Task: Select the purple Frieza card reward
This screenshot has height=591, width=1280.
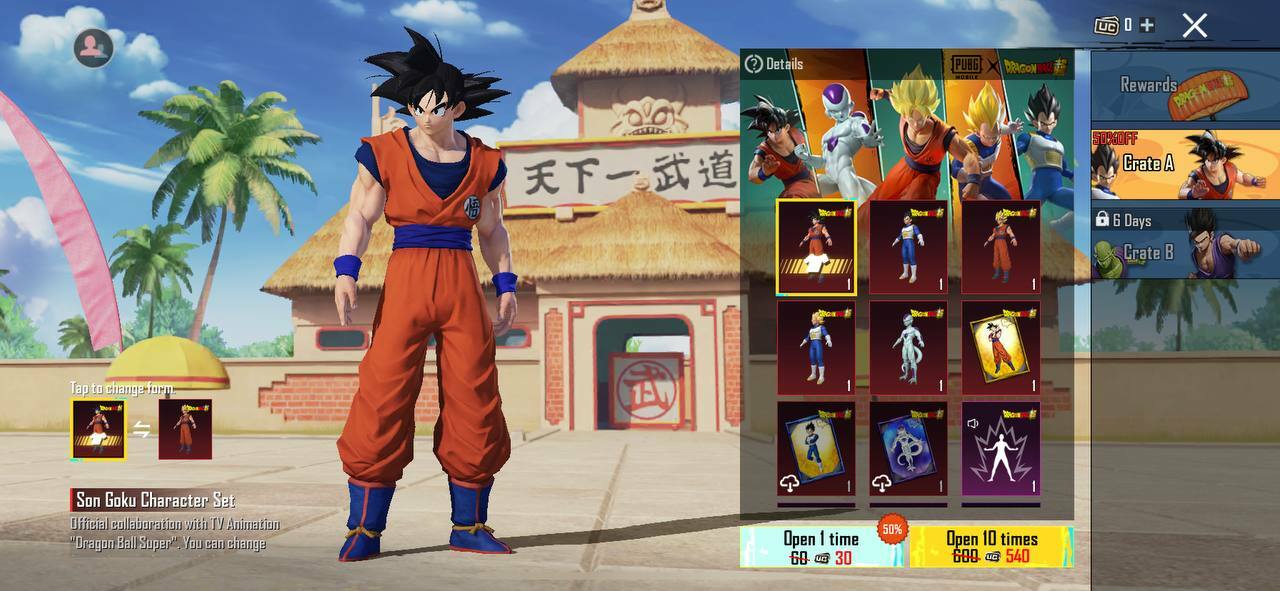Action: [908, 449]
